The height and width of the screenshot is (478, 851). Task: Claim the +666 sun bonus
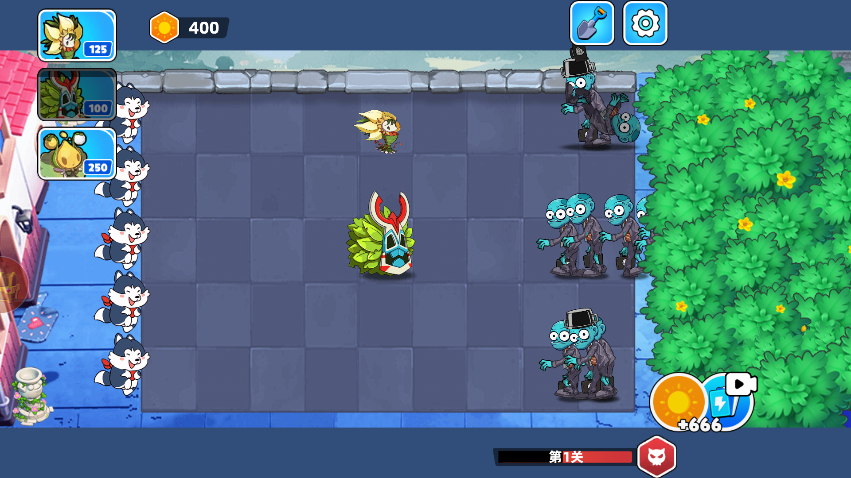click(679, 403)
